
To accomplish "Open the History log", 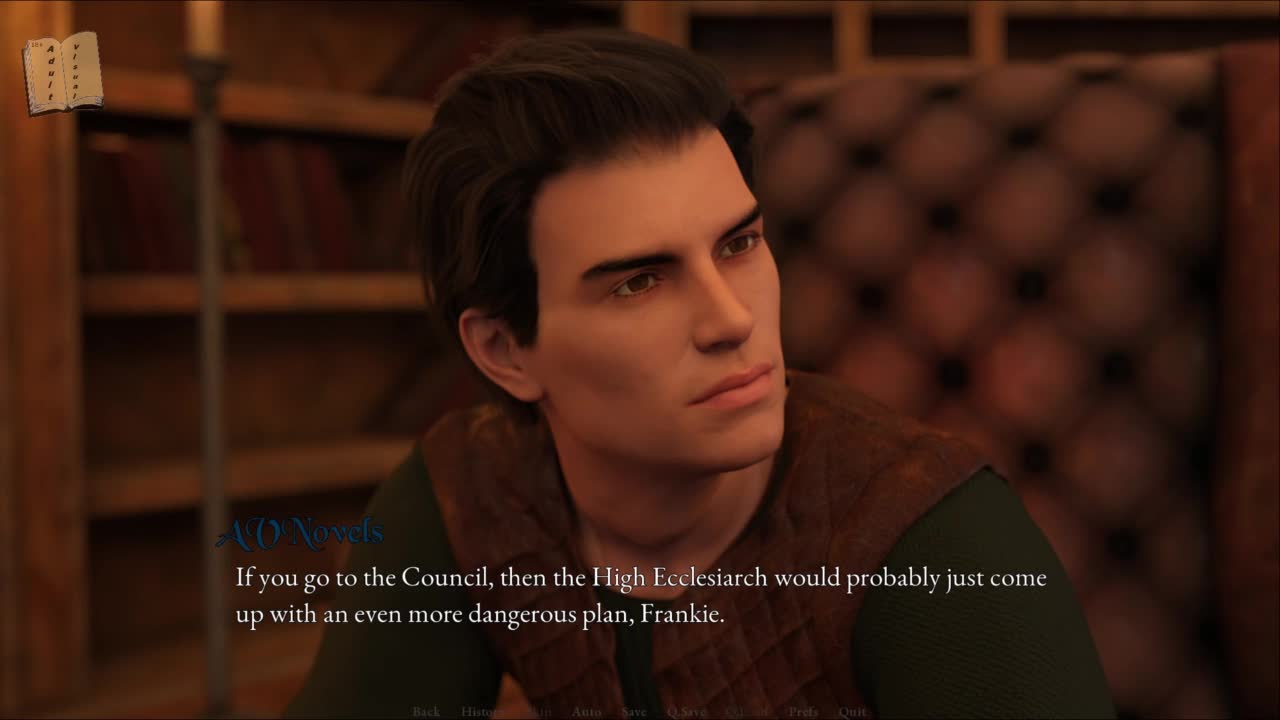I will pyautogui.click(x=483, y=712).
